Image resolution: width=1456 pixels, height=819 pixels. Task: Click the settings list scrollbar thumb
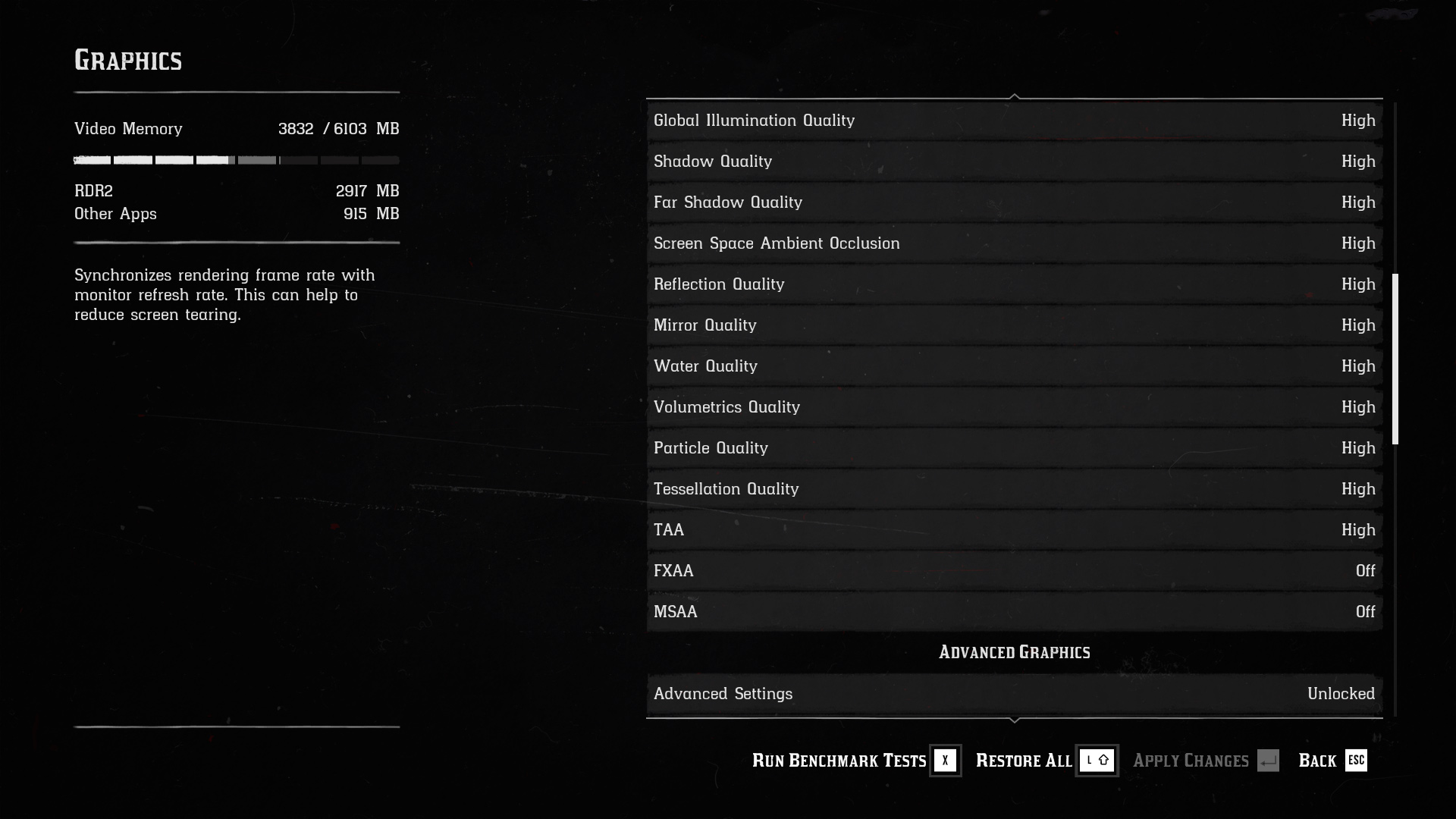point(1395,359)
